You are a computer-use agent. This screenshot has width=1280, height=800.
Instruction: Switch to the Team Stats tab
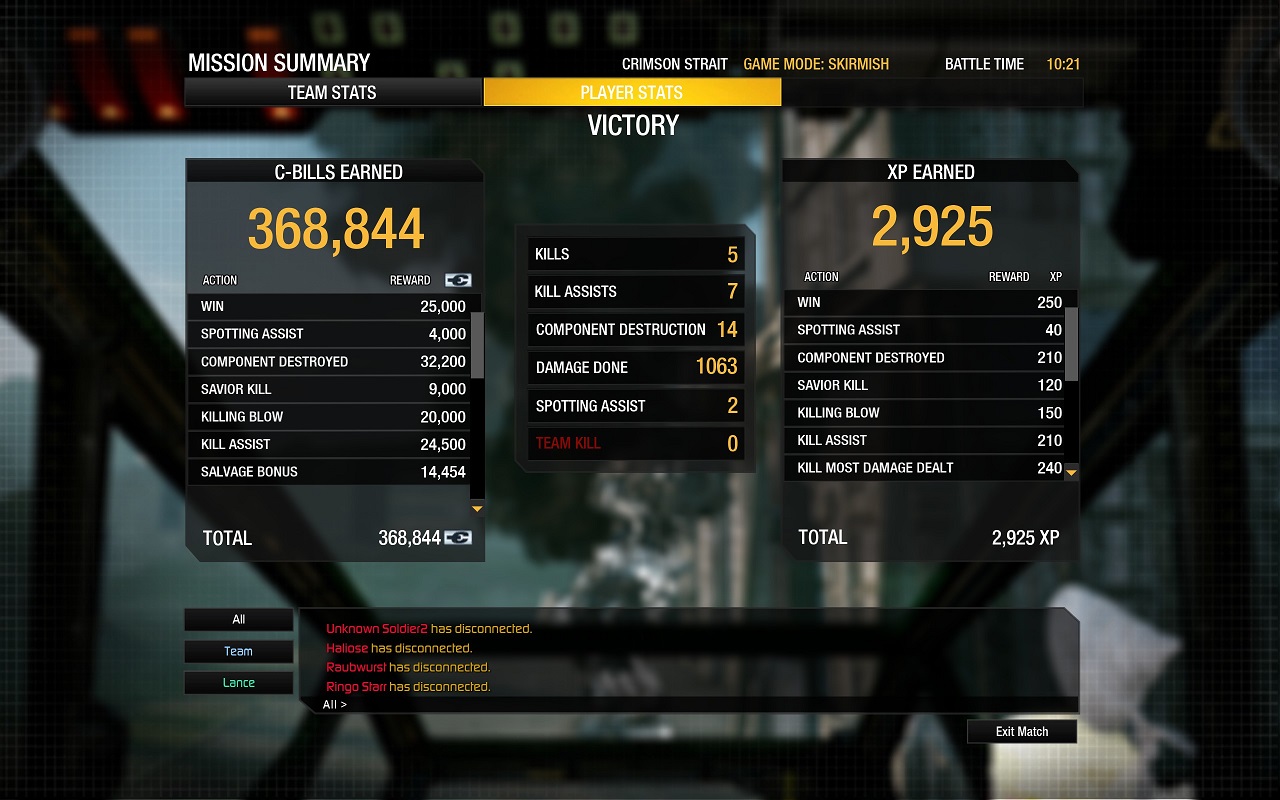click(332, 93)
